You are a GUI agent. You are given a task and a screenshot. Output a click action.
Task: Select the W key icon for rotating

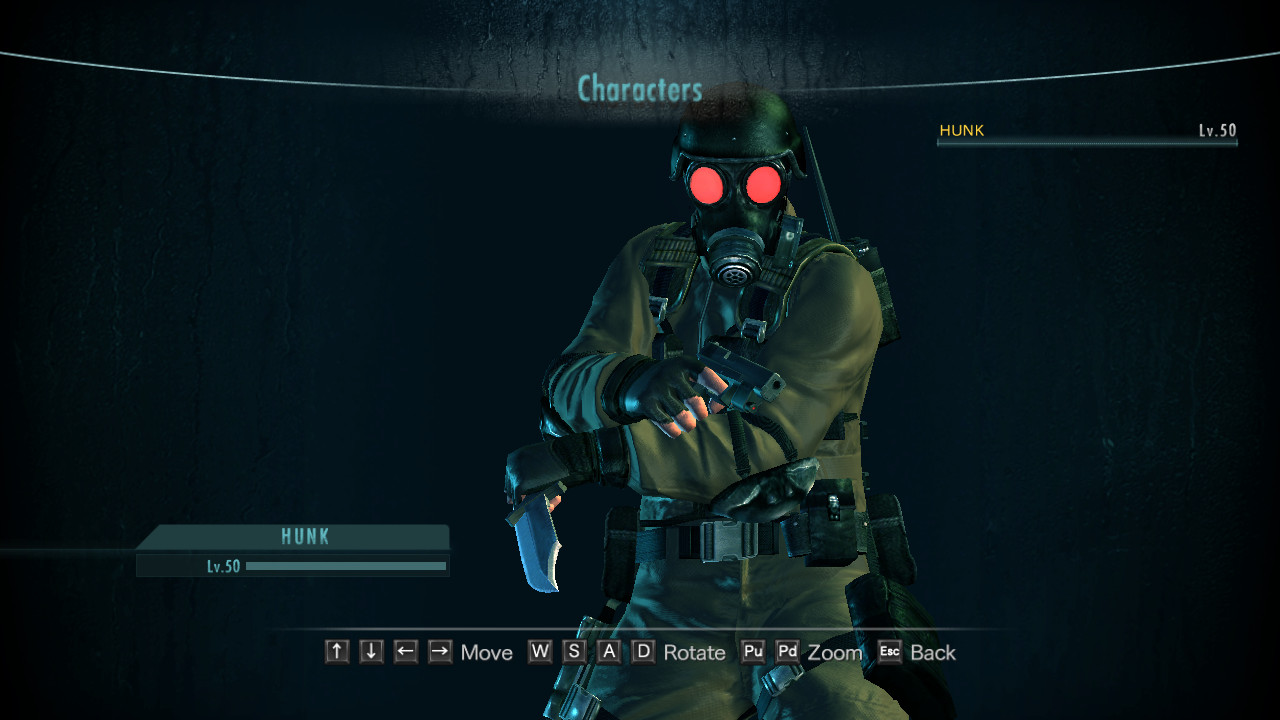540,652
